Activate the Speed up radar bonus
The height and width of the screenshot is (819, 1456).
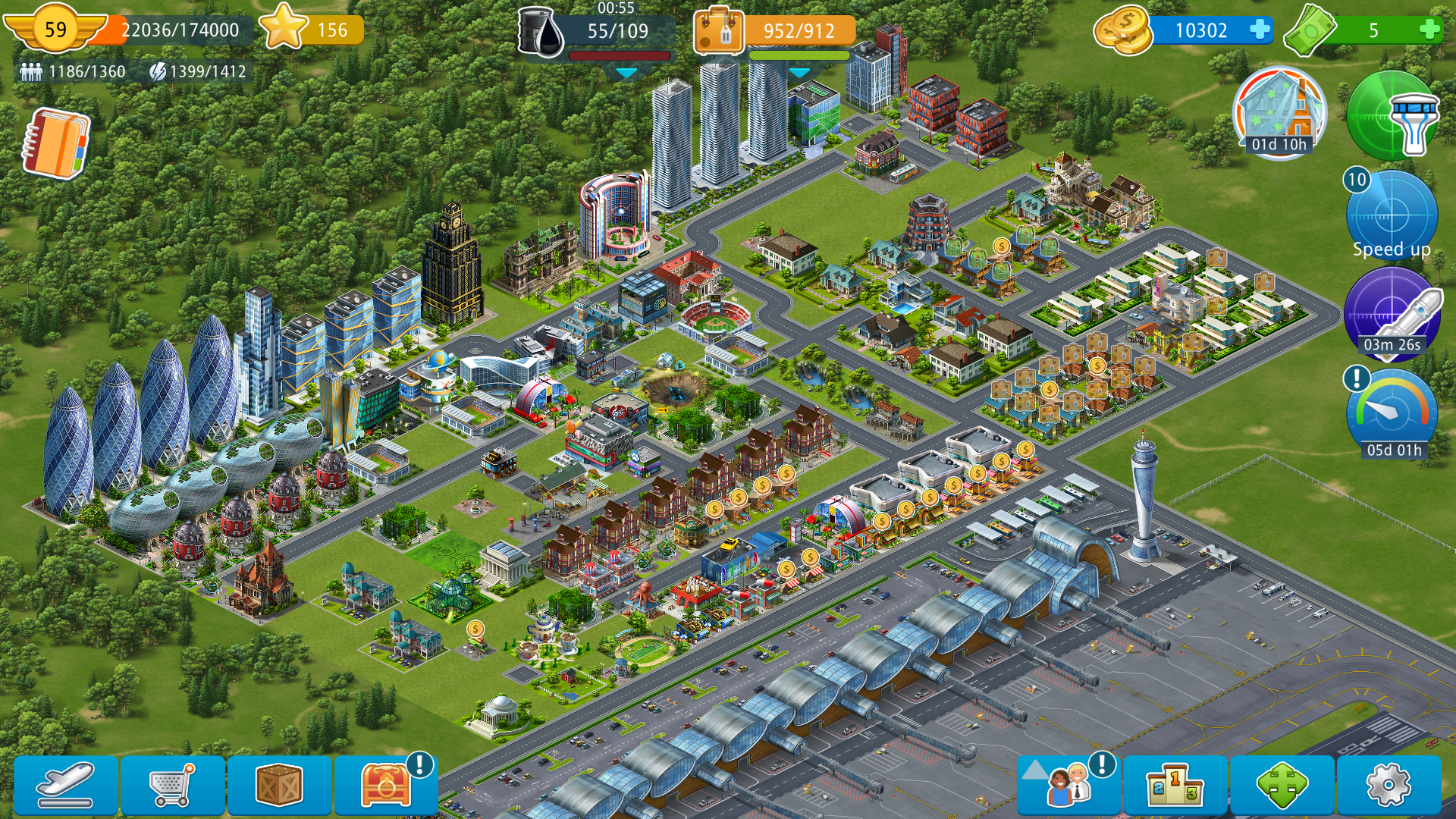1392,216
